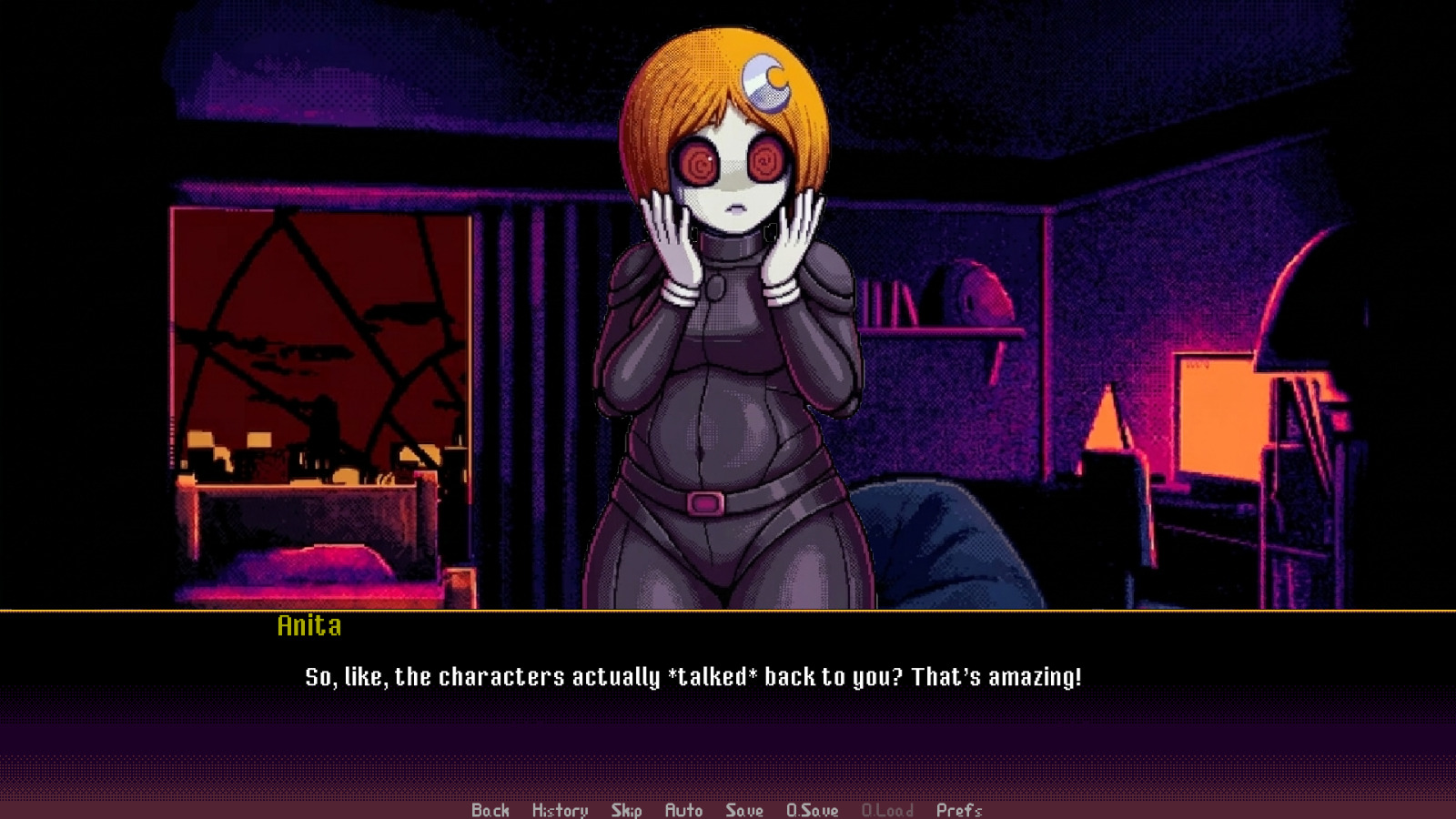This screenshot has height=819, width=1456.
Task: Click the crescent moon hairclip on Anita
Action: click(x=763, y=82)
